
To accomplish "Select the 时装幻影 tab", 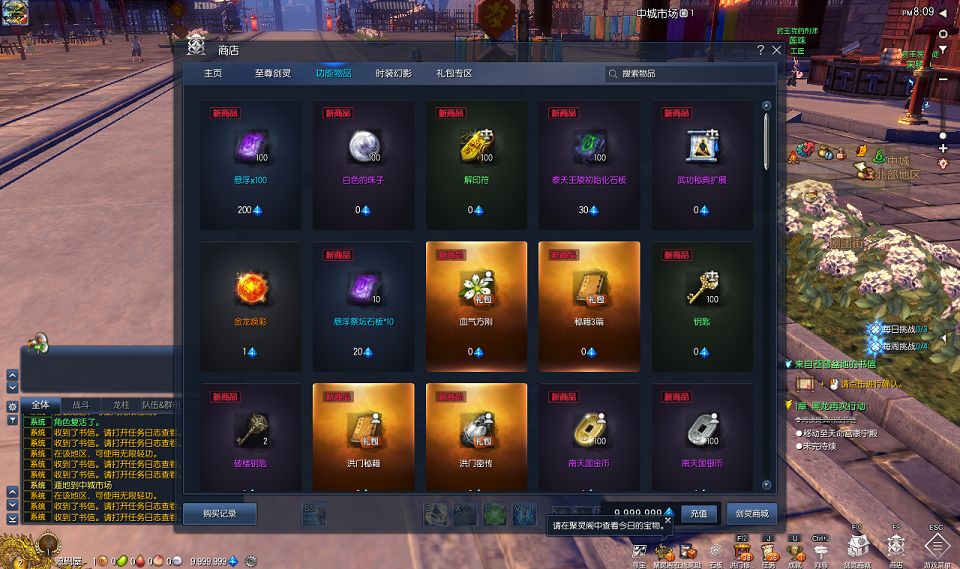I will point(393,74).
